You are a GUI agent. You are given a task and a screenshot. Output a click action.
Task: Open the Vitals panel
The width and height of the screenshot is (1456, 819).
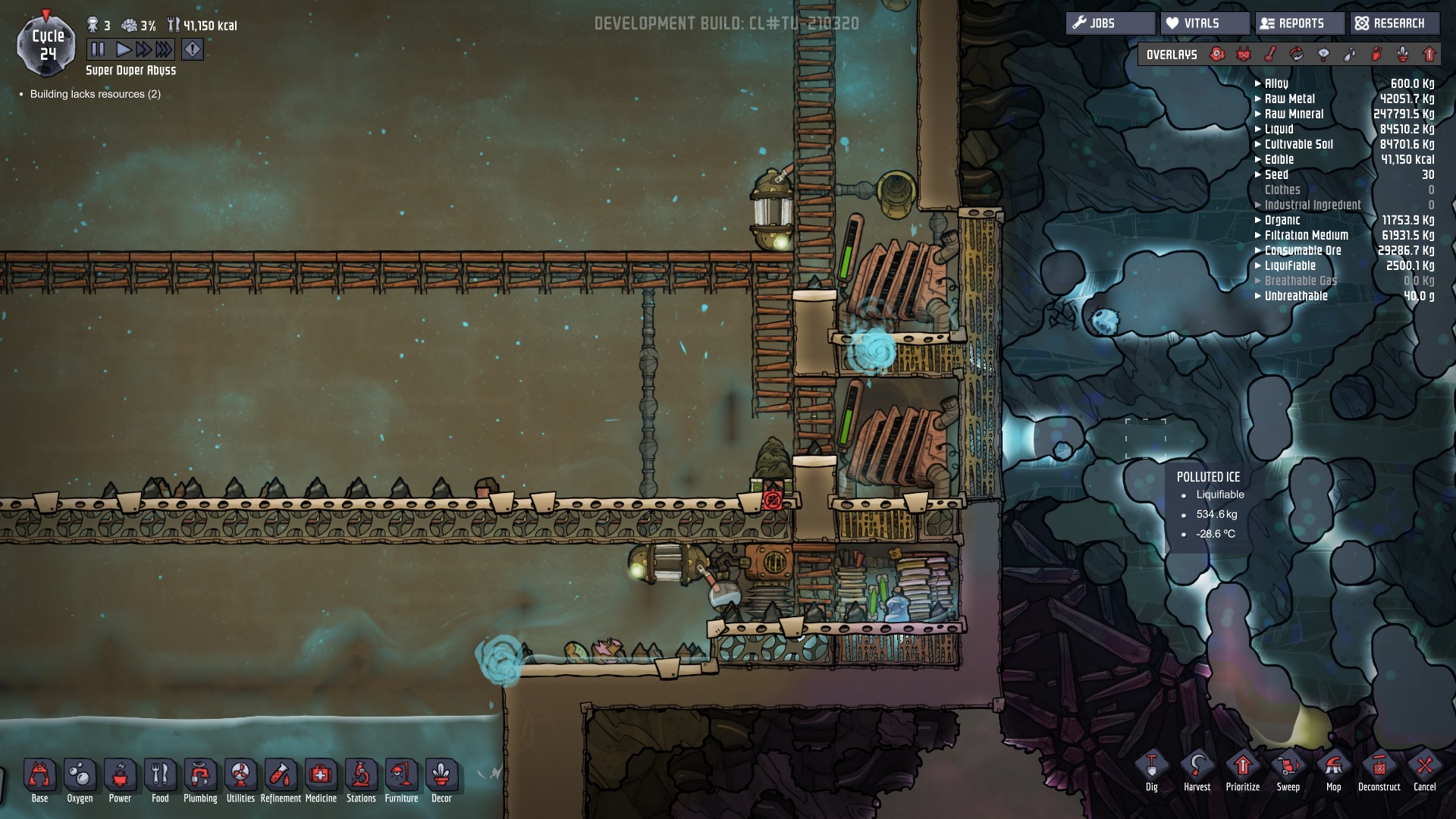pos(1203,24)
